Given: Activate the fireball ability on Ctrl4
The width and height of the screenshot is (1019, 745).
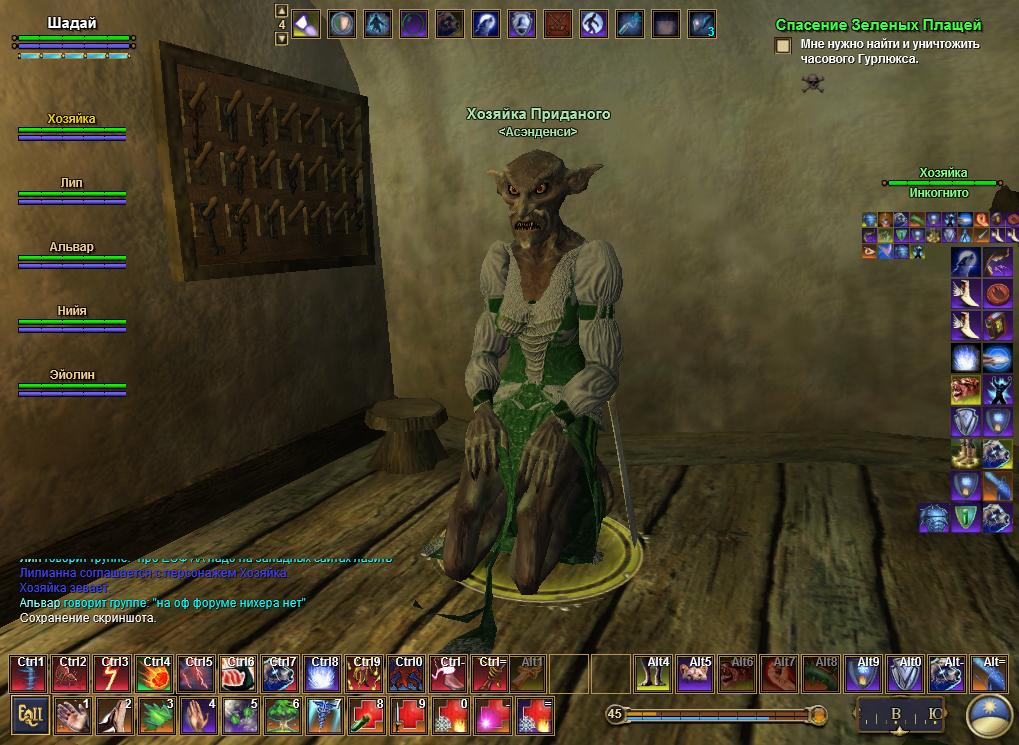Looking at the screenshot, I should [x=157, y=673].
